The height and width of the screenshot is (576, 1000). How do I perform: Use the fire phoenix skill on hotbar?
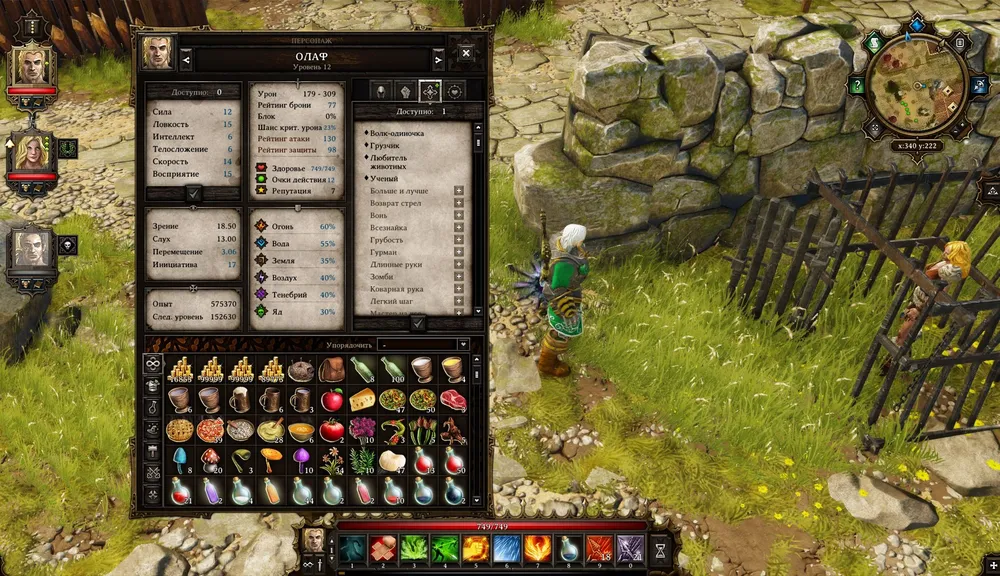tap(537, 548)
